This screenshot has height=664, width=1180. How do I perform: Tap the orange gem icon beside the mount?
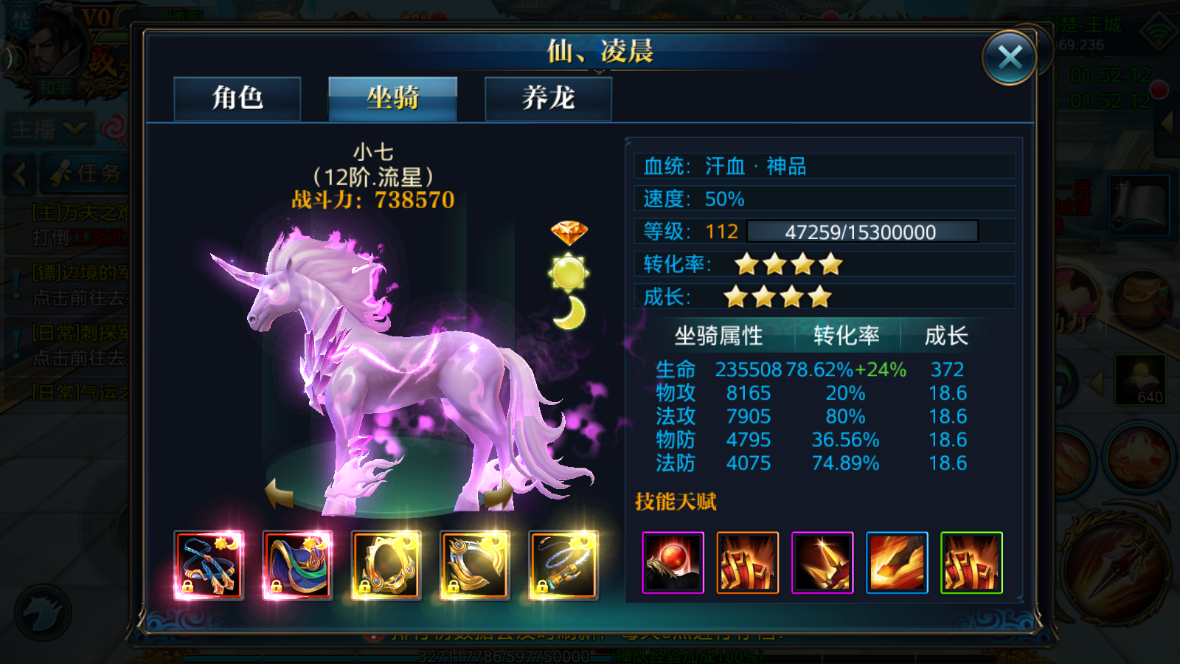coord(569,233)
